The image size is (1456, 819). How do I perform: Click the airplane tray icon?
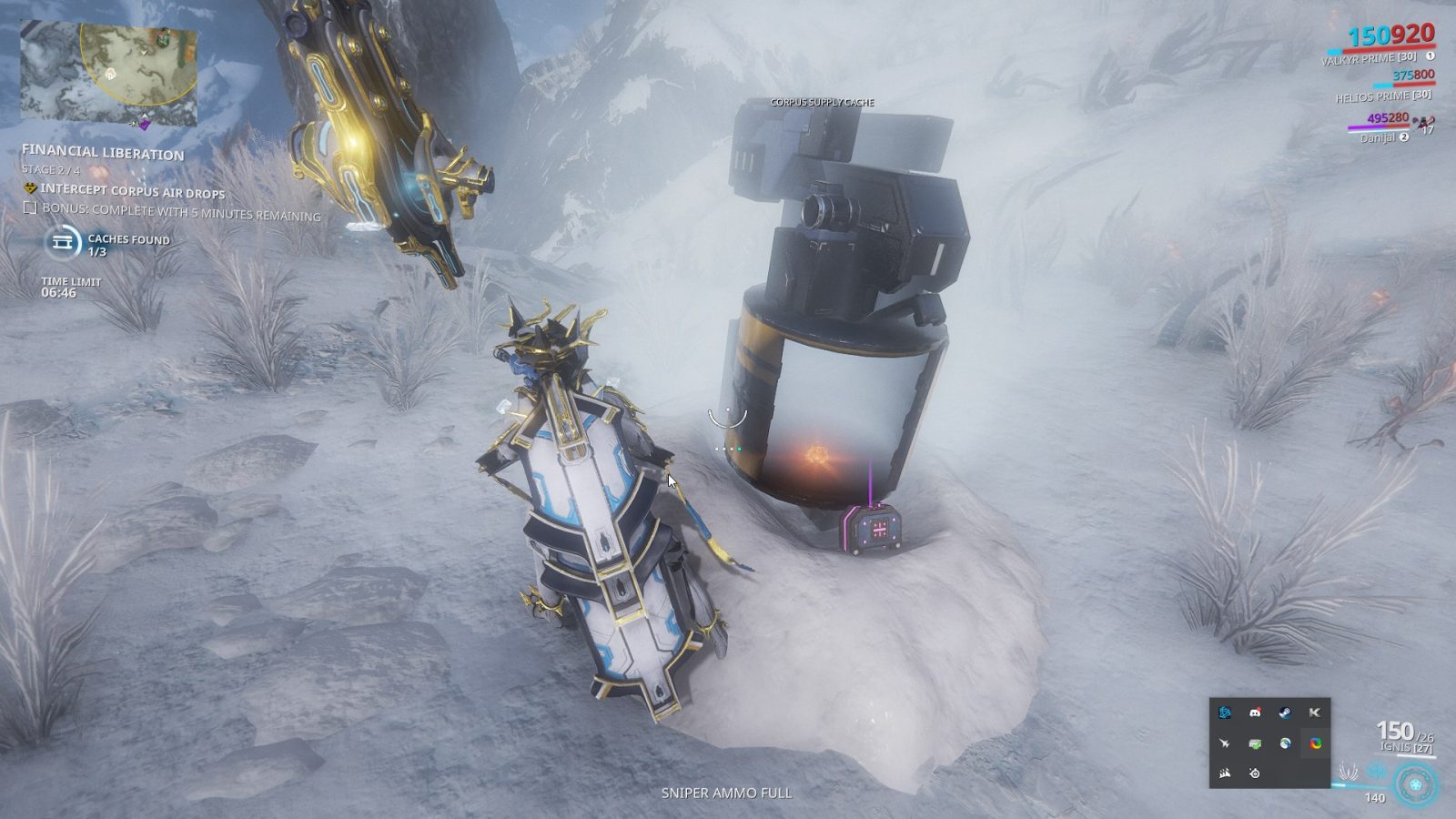pyautogui.click(x=1225, y=743)
